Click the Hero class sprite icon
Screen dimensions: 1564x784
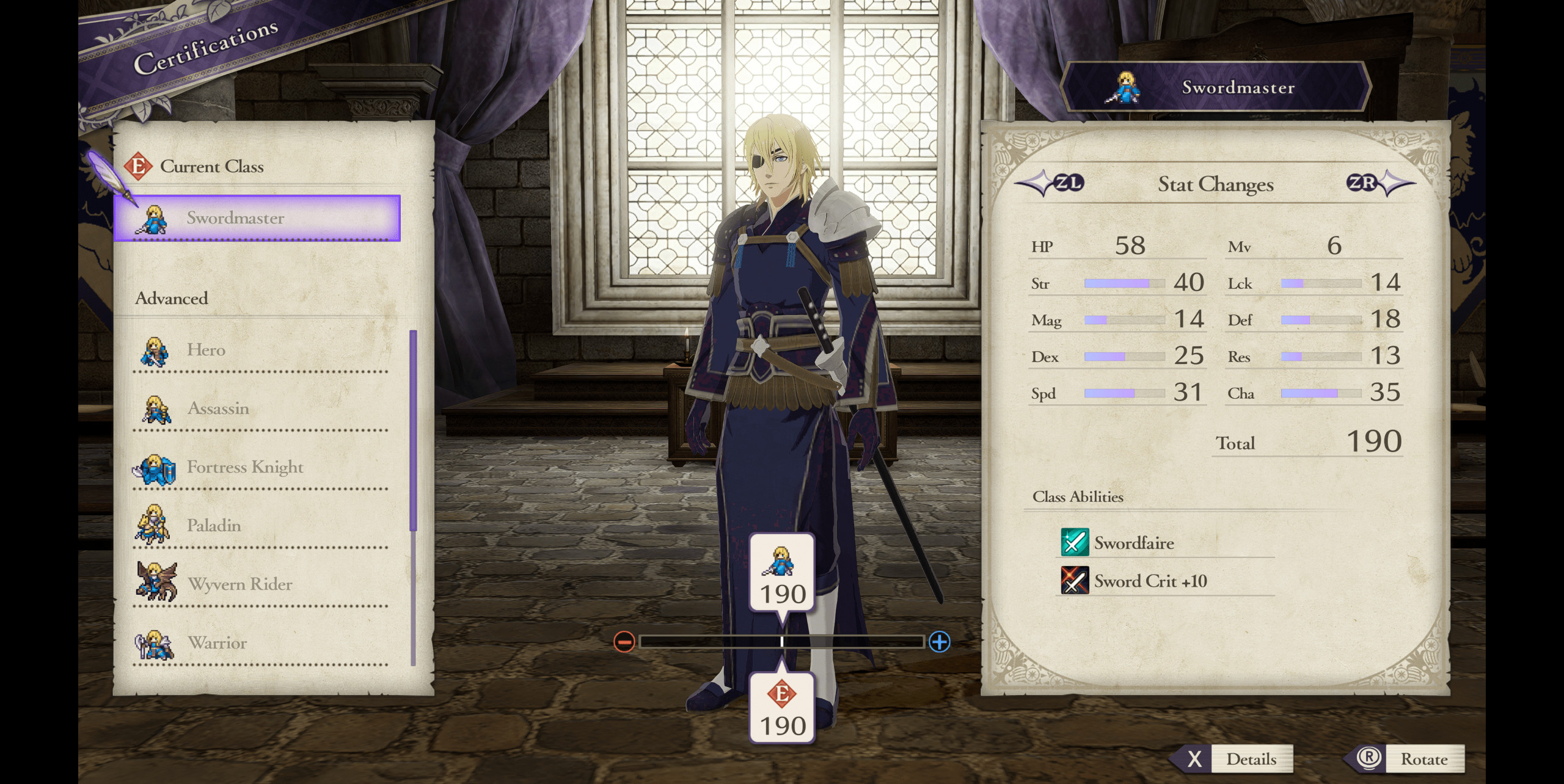pyautogui.click(x=155, y=349)
